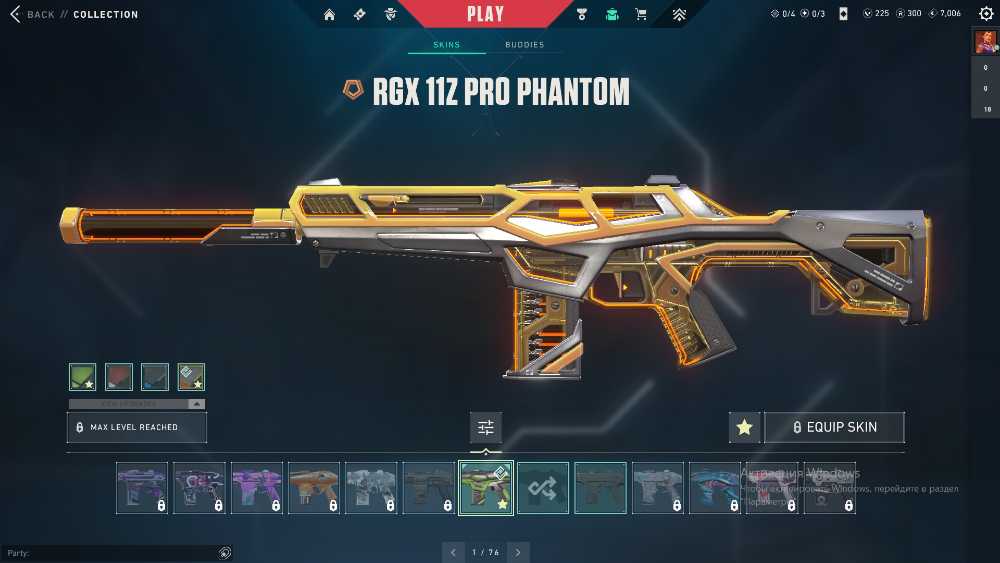Choose the blue-gray variant swatch
The width and height of the screenshot is (1000, 563).
point(155,376)
